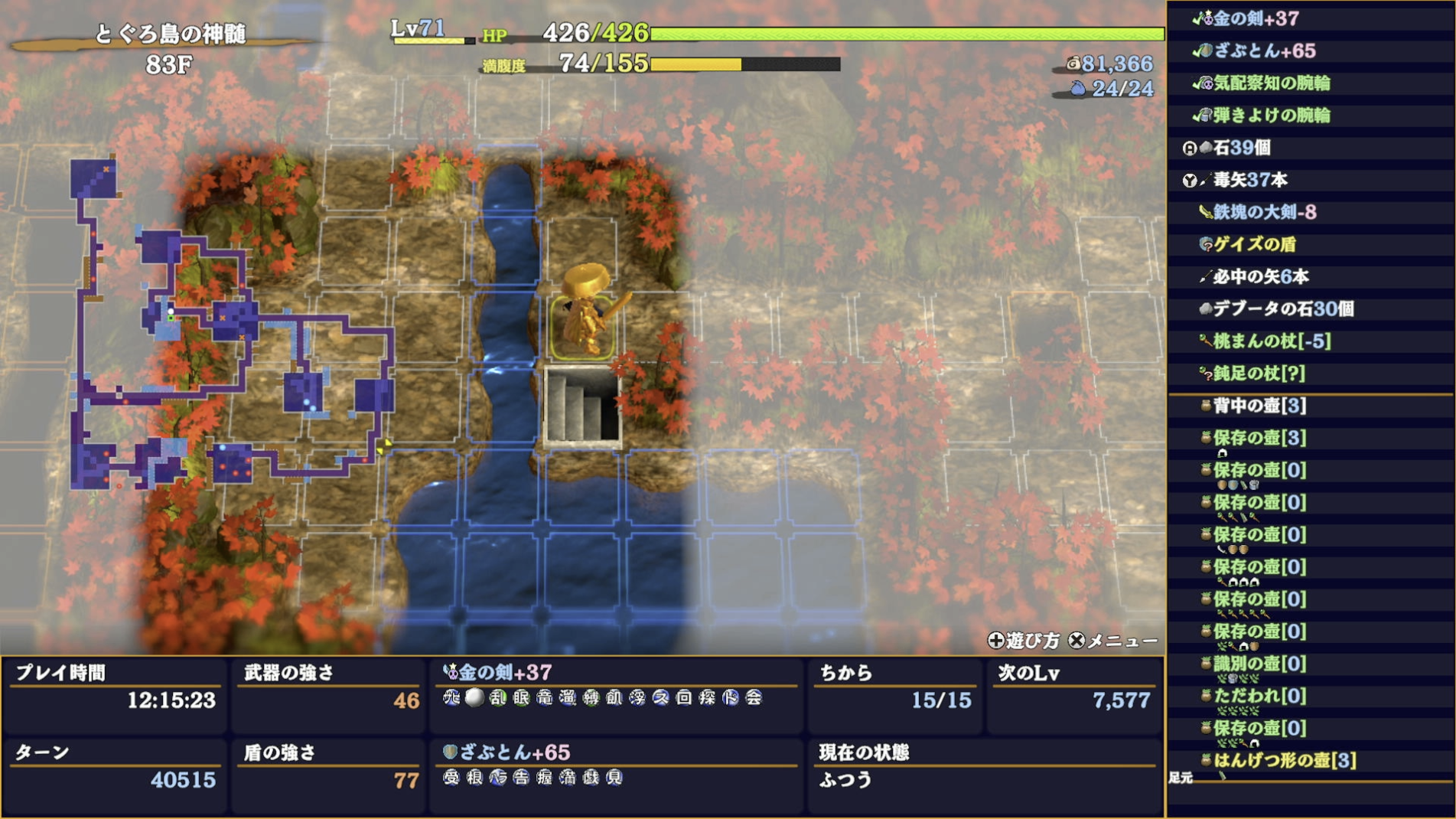The height and width of the screenshot is (819, 1456).
Task: Select the 気配察知の腕輪 bracelet
Action: pyautogui.click(x=1271, y=83)
